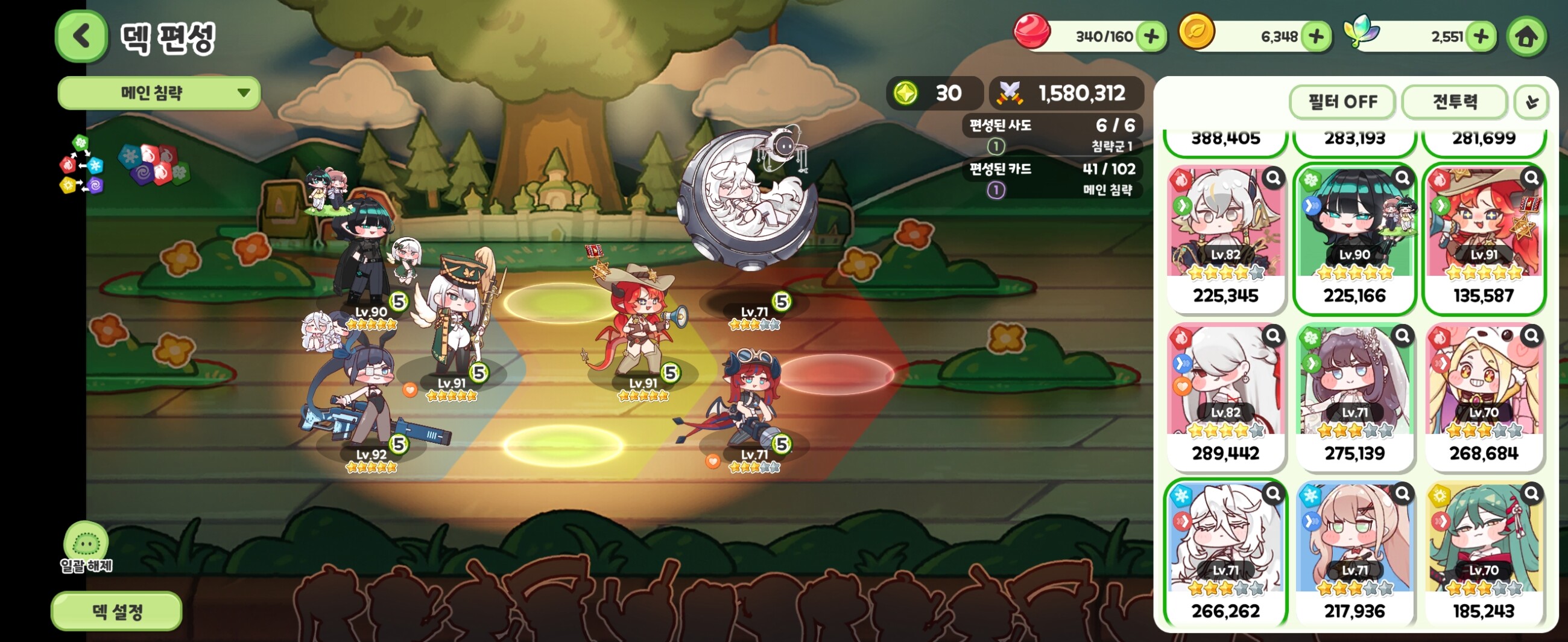Change sorting with the 전투력 button
The image size is (1568, 642).
click(1454, 102)
